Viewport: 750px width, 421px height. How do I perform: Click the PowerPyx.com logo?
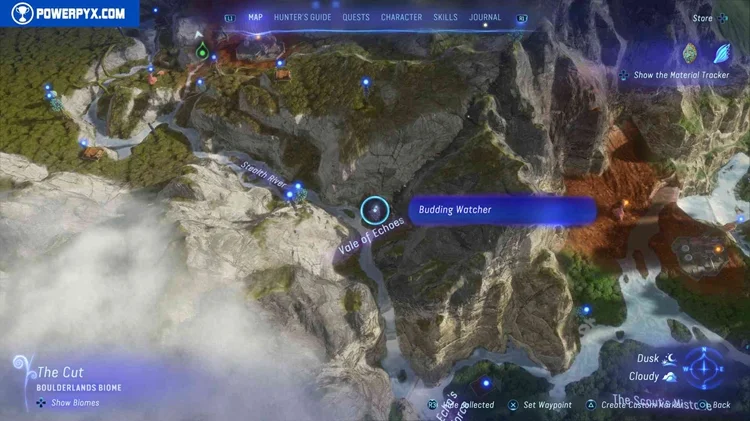coord(70,14)
